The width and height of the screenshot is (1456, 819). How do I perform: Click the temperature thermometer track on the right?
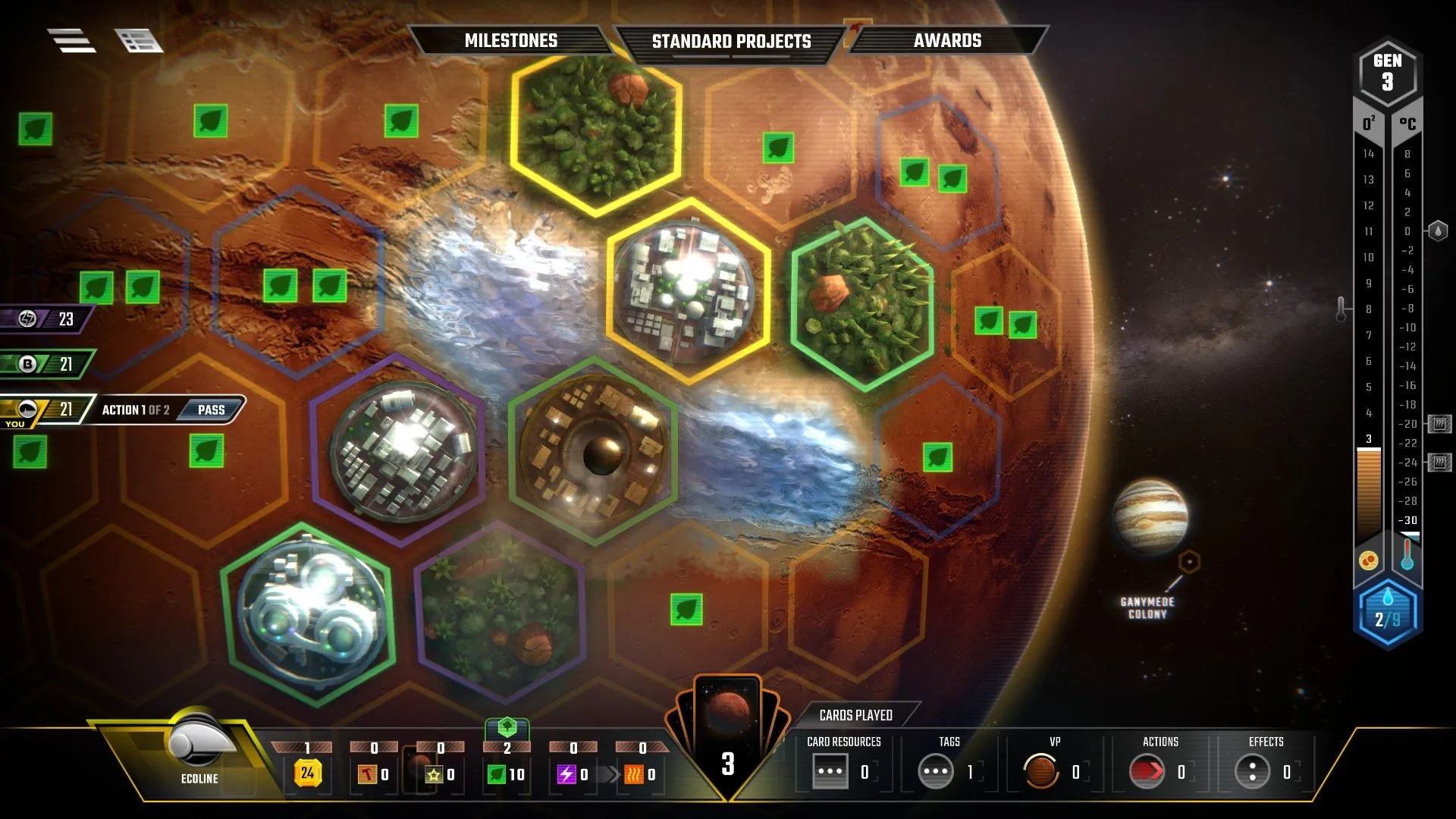click(x=1408, y=341)
